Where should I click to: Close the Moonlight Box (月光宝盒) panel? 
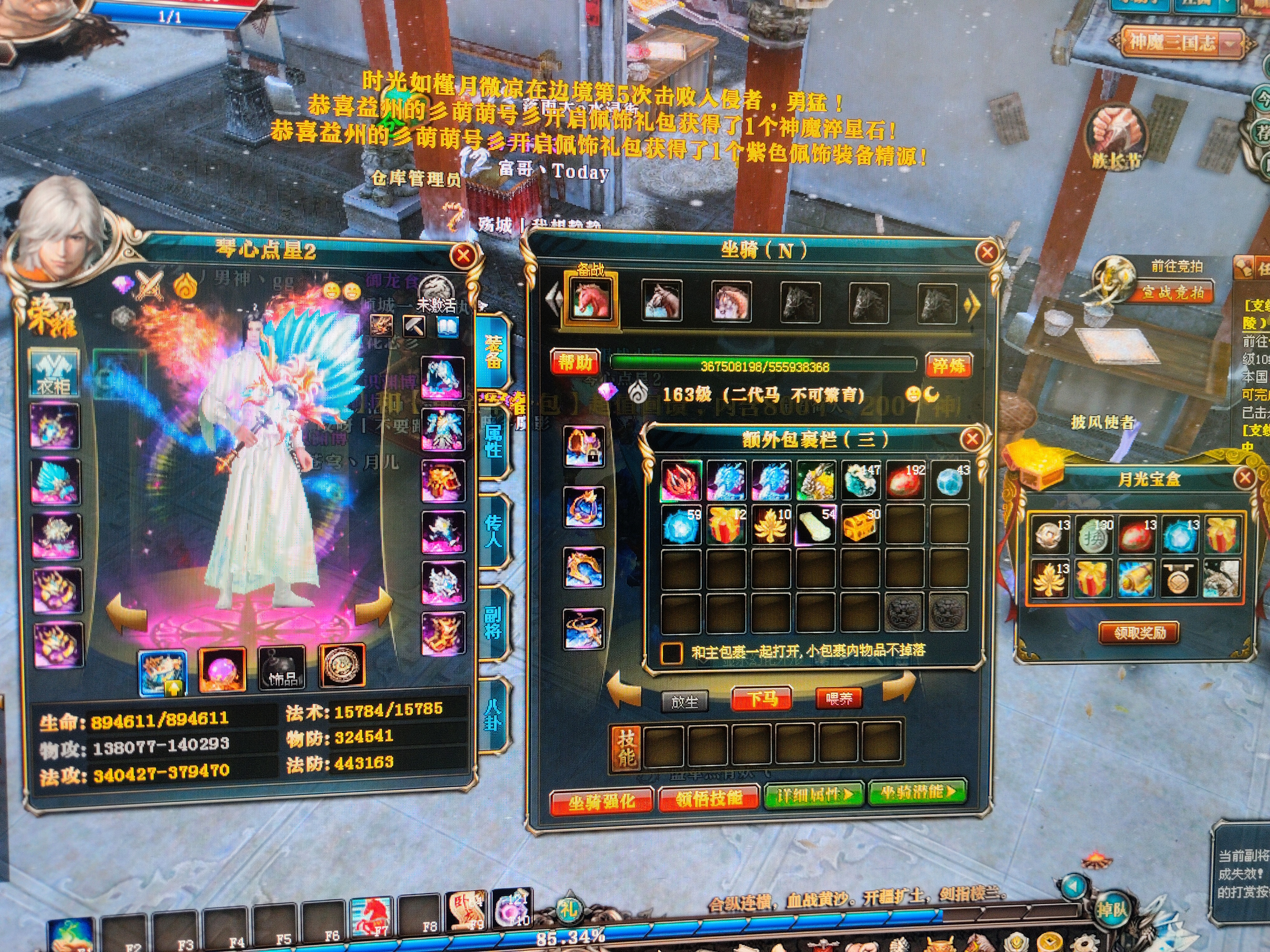(1244, 478)
